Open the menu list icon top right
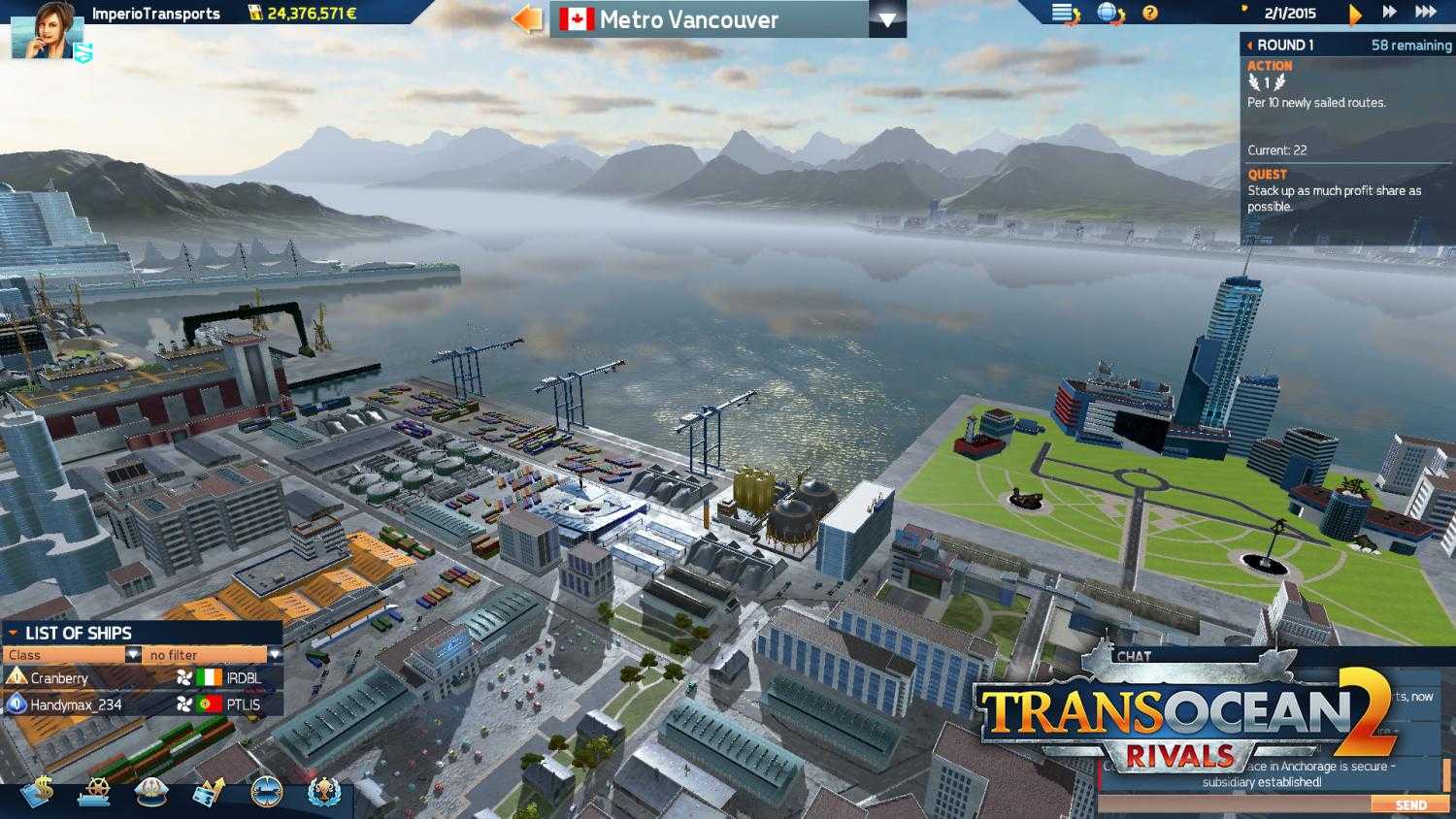 pos(1062,13)
